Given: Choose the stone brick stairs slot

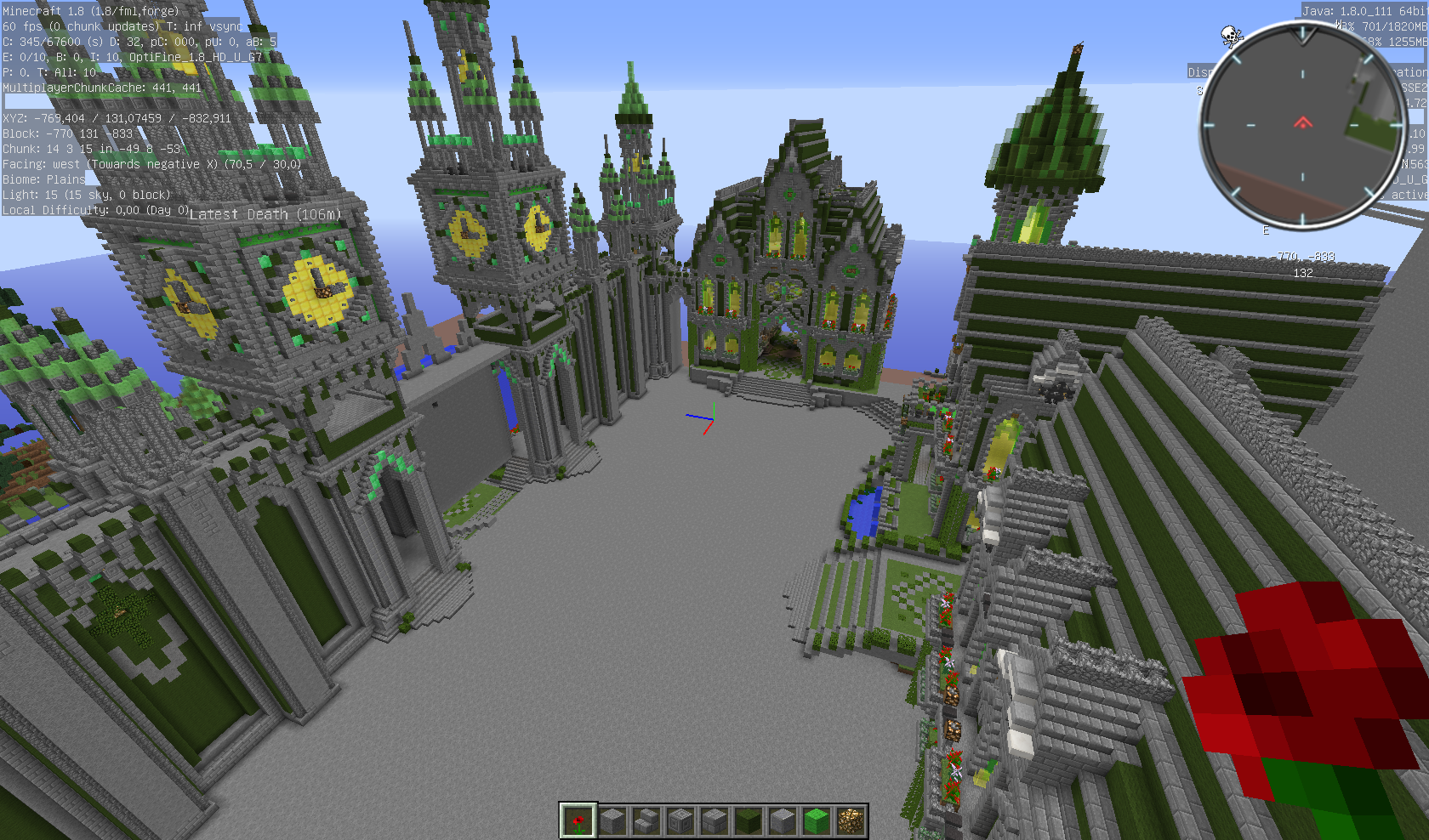Looking at the screenshot, I should (x=646, y=820).
